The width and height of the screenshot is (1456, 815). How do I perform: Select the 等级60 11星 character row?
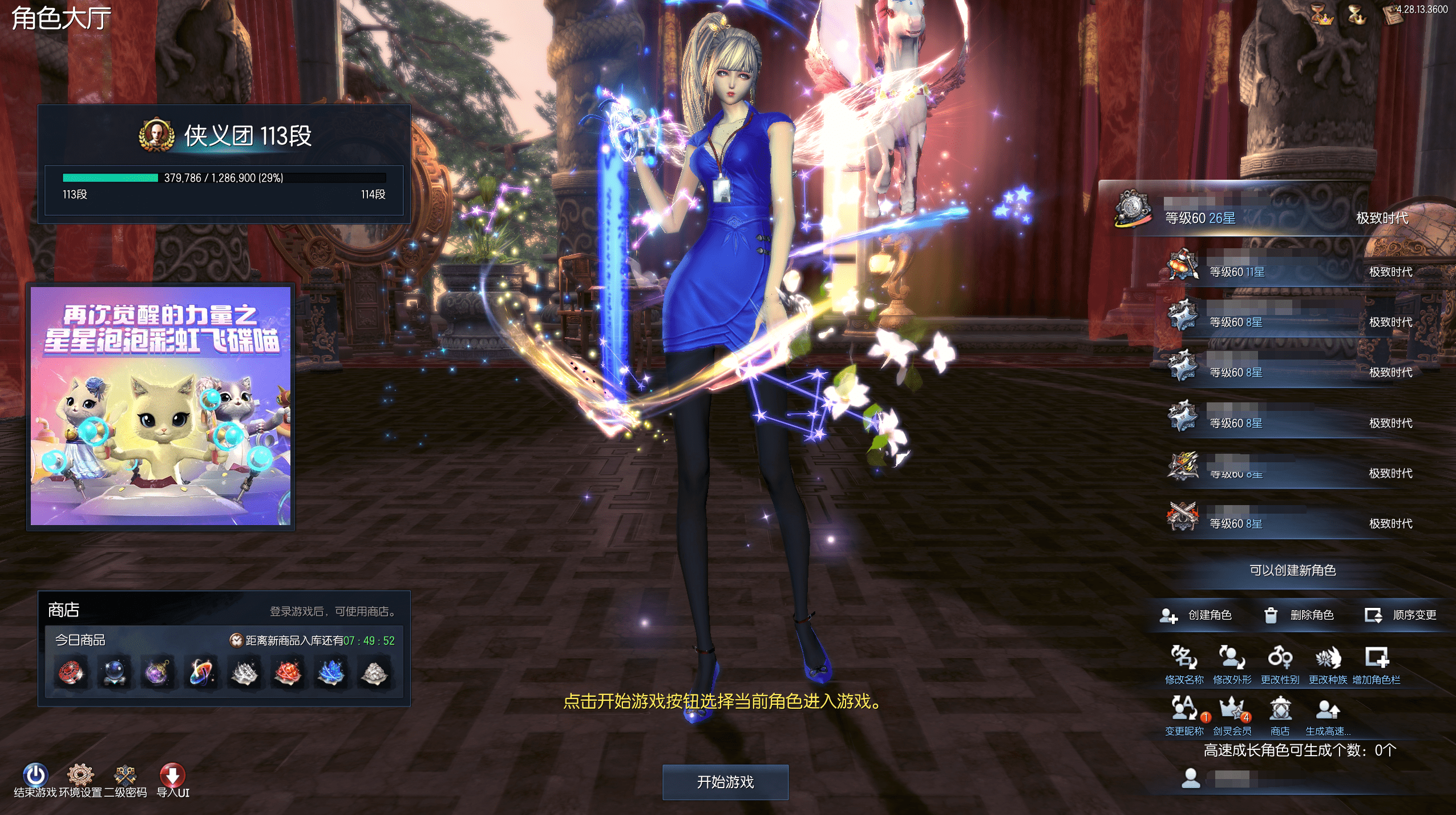1289,268
